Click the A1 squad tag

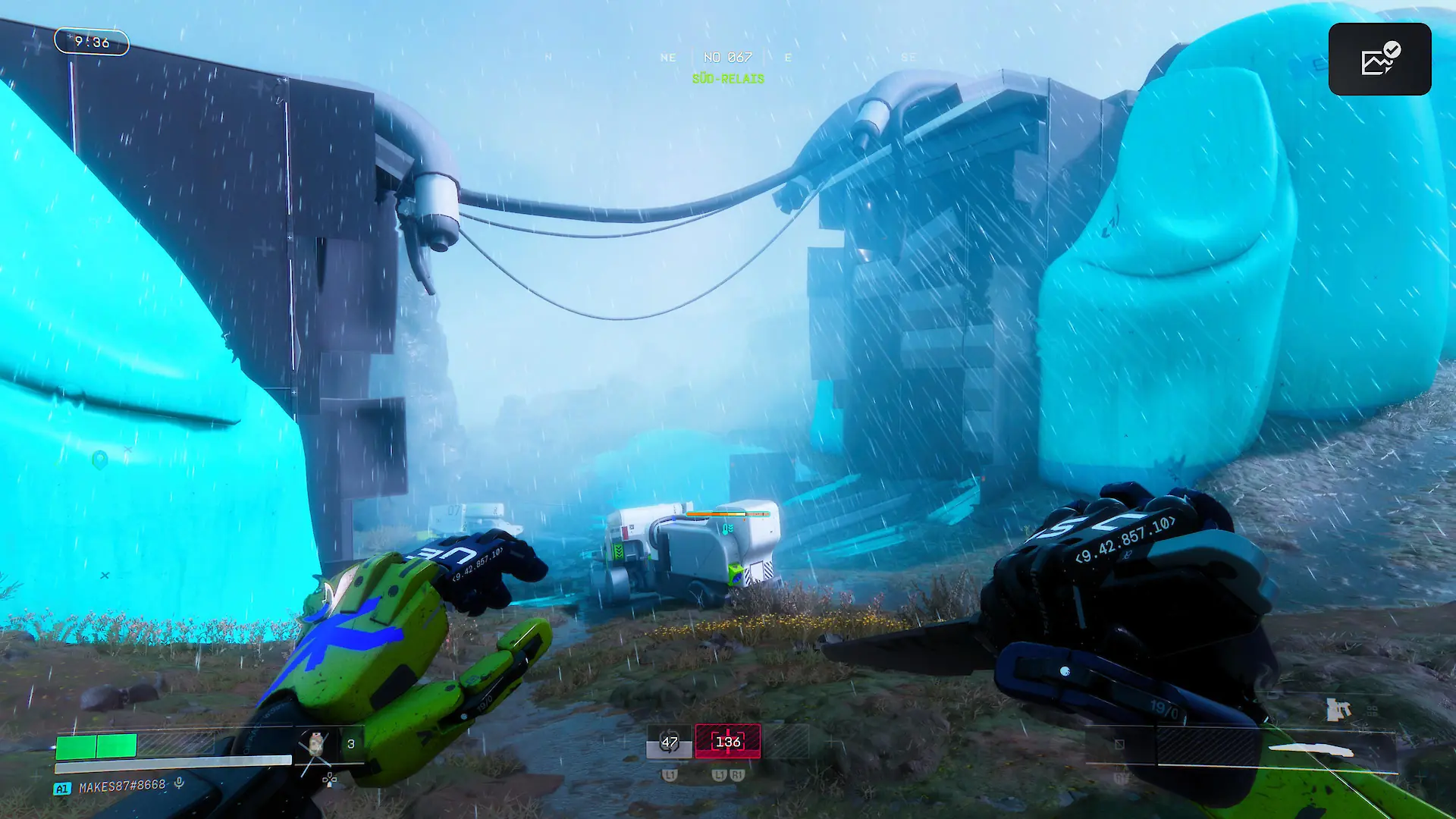[62, 789]
